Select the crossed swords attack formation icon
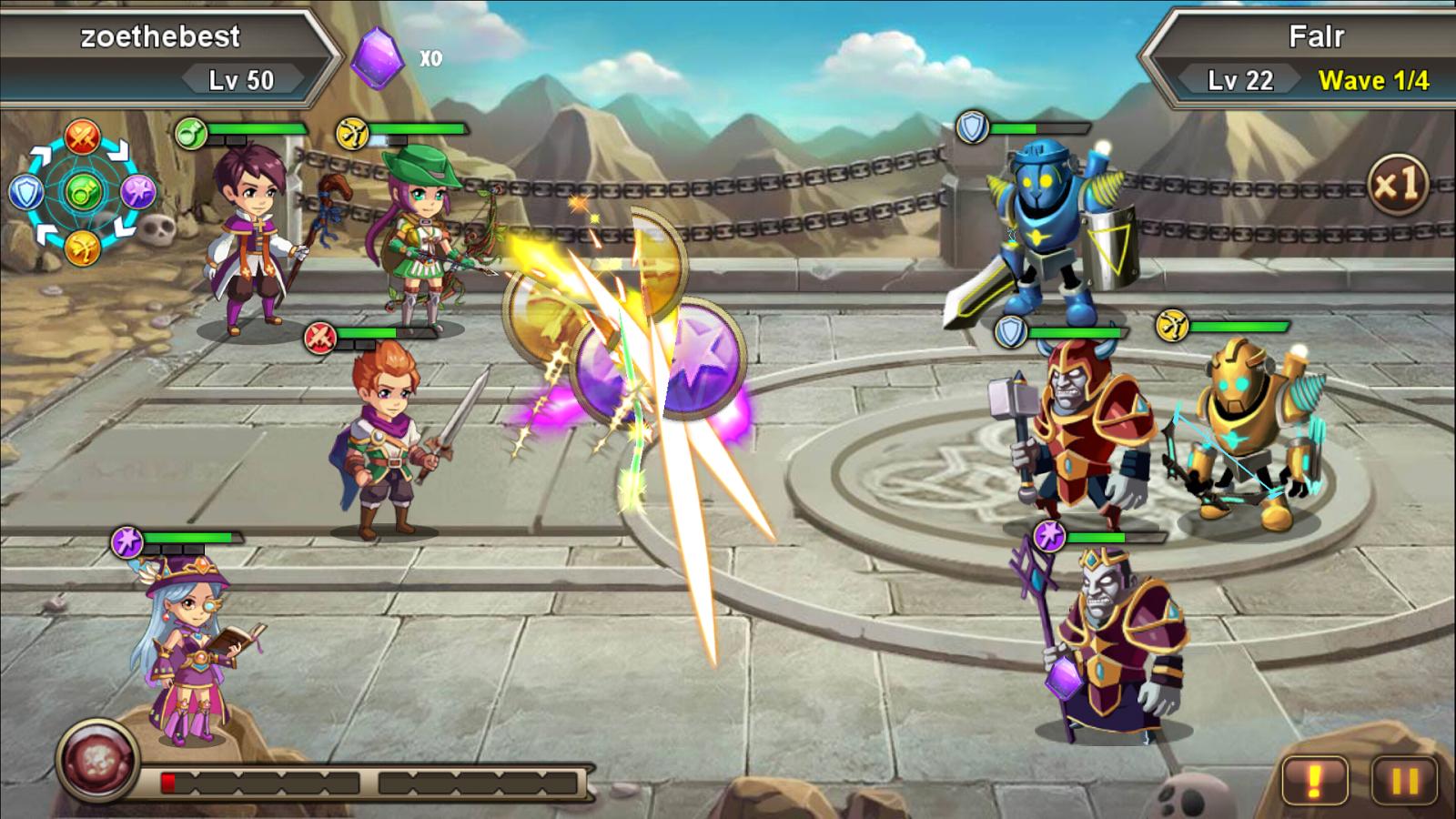 pyautogui.click(x=83, y=136)
